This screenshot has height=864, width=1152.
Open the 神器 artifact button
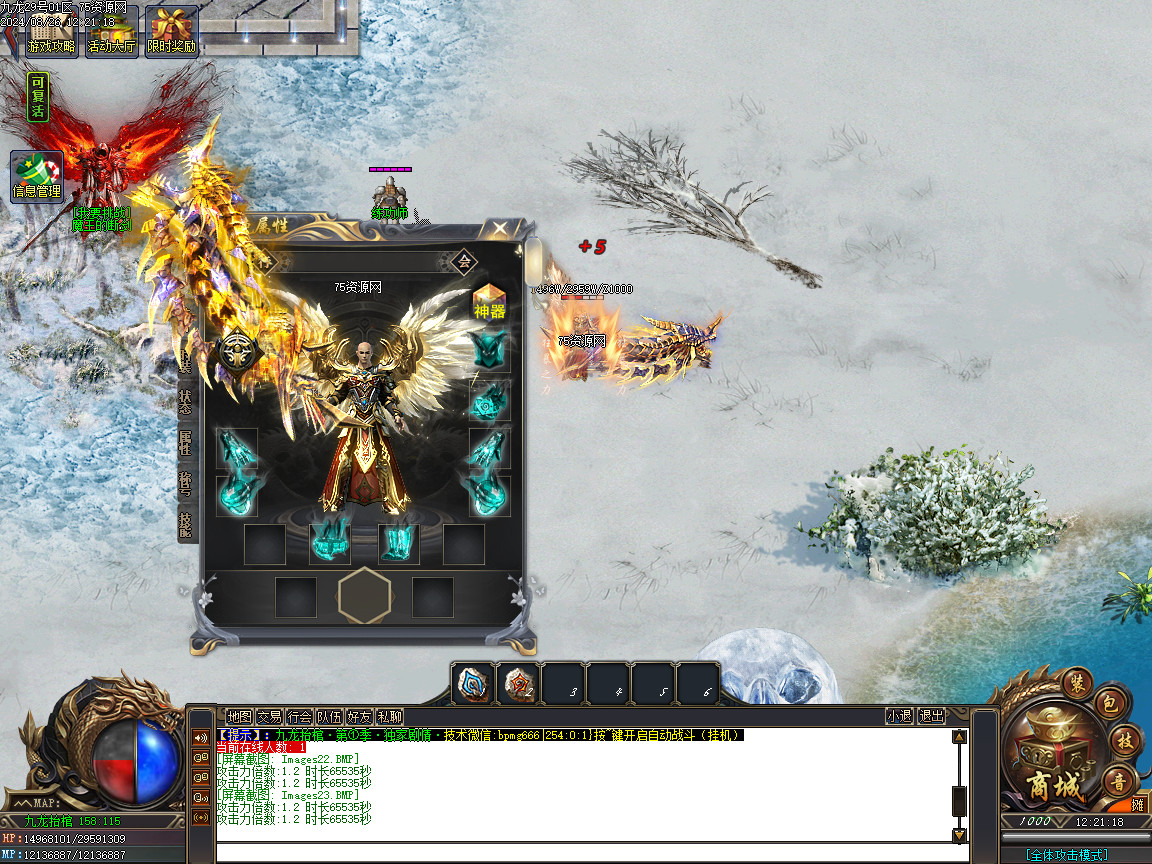490,301
